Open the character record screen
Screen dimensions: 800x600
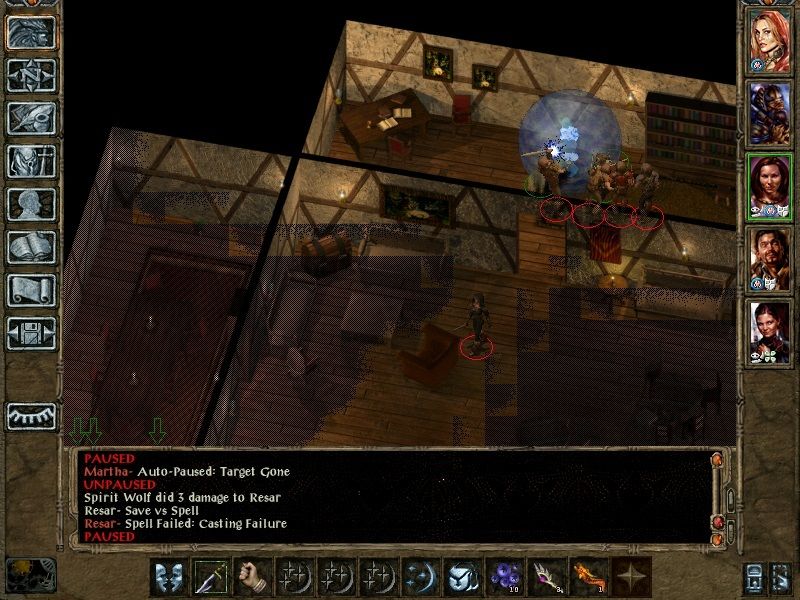31,204
